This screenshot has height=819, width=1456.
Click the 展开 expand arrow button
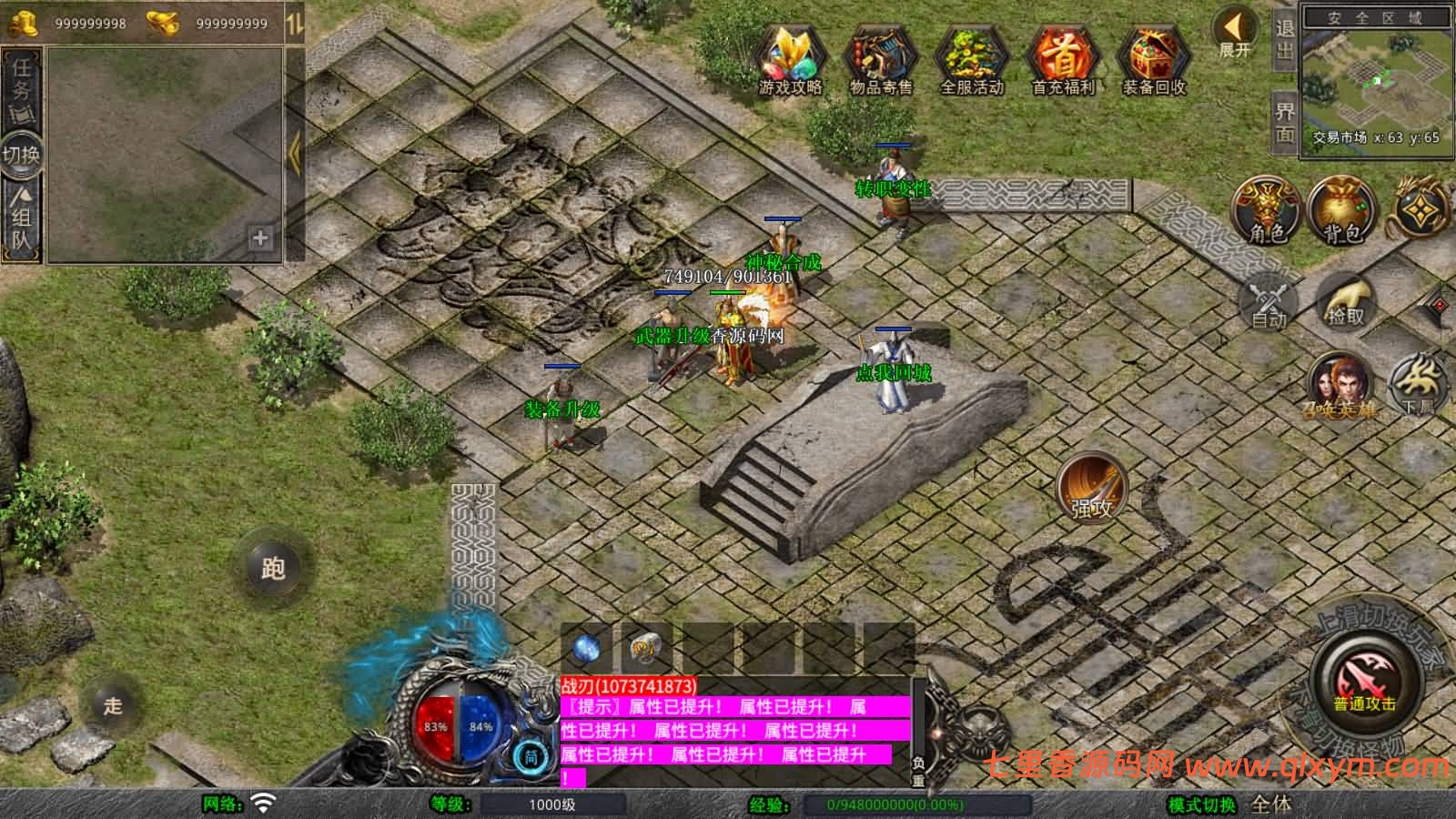[x=1235, y=34]
